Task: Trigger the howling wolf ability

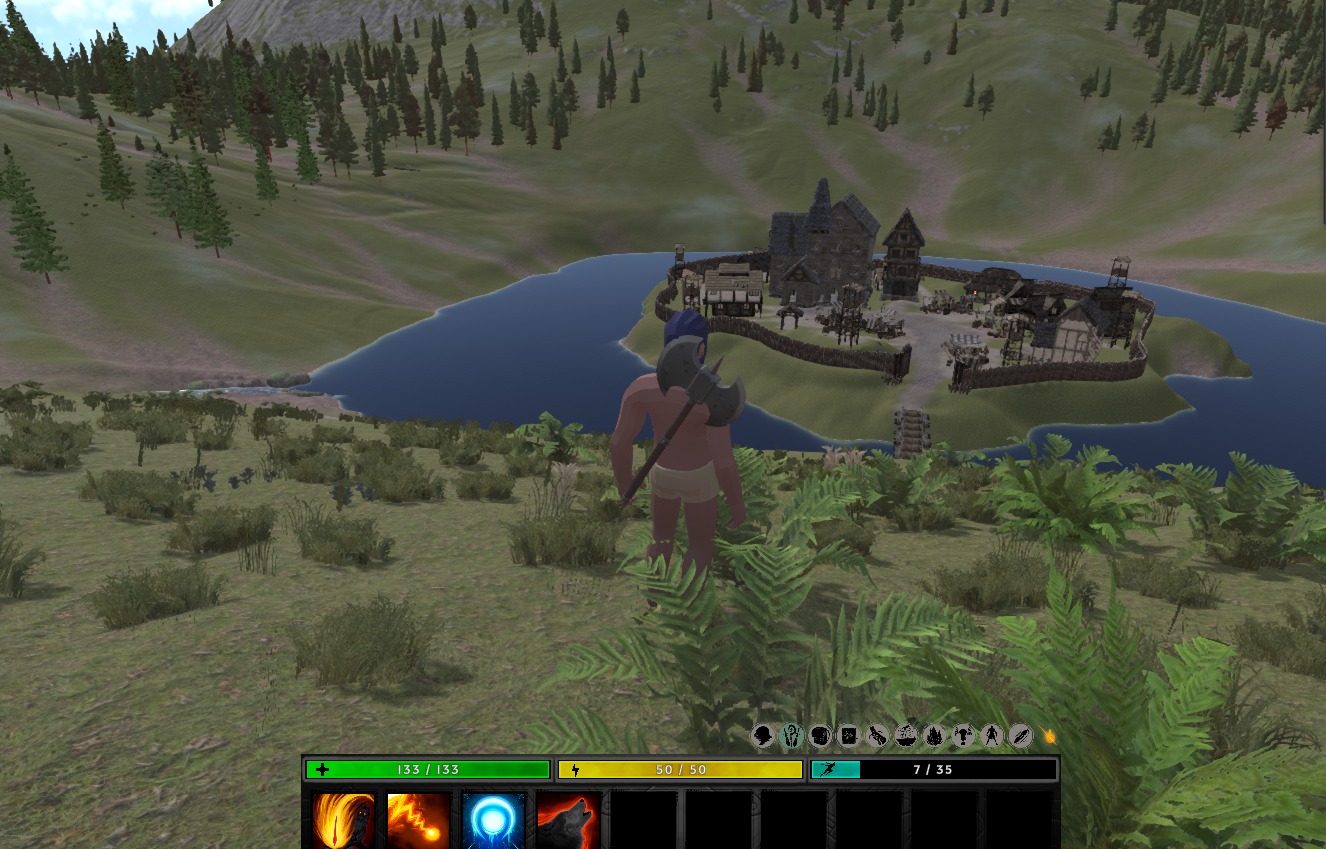Action: click(x=568, y=820)
